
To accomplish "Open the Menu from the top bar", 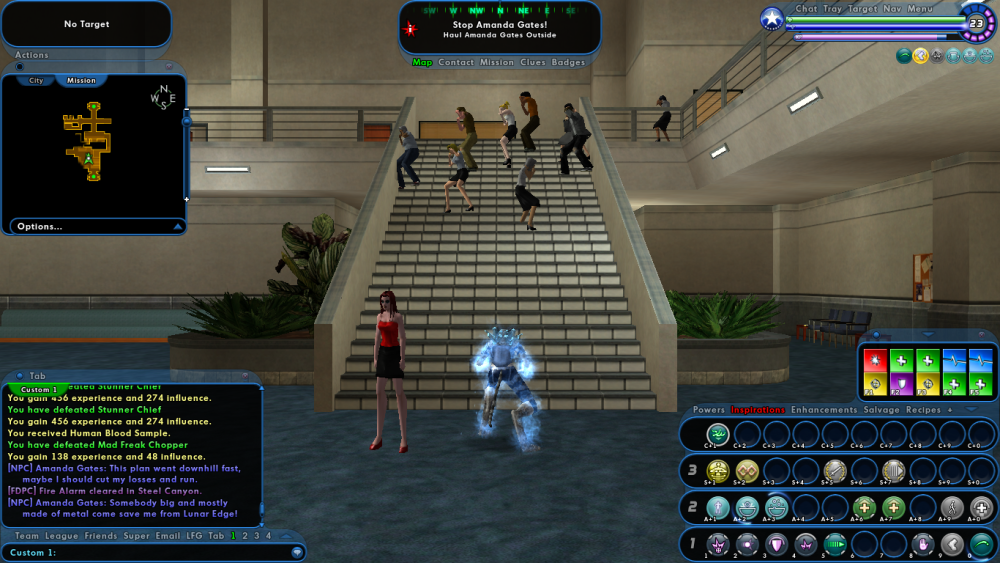I will click(x=920, y=9).
